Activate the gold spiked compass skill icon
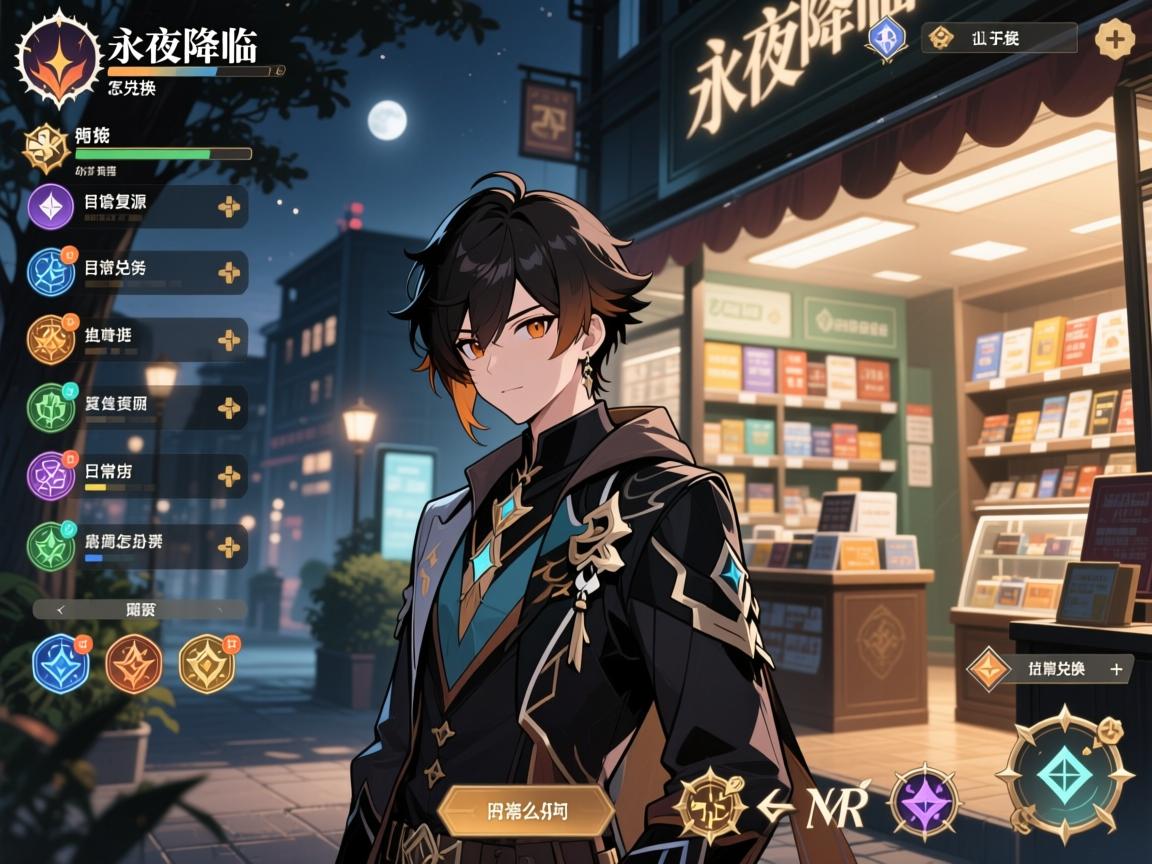Image resolution: width=1152 pixels, height=864 pixels. tap(710, 803)
